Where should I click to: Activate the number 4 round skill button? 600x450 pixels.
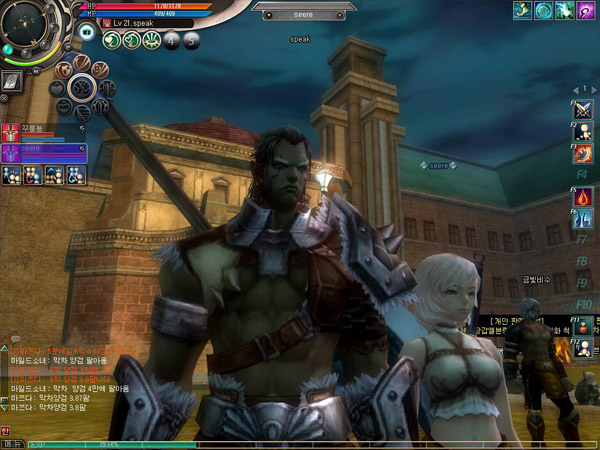pyautogui.click(x=171, y=40)
